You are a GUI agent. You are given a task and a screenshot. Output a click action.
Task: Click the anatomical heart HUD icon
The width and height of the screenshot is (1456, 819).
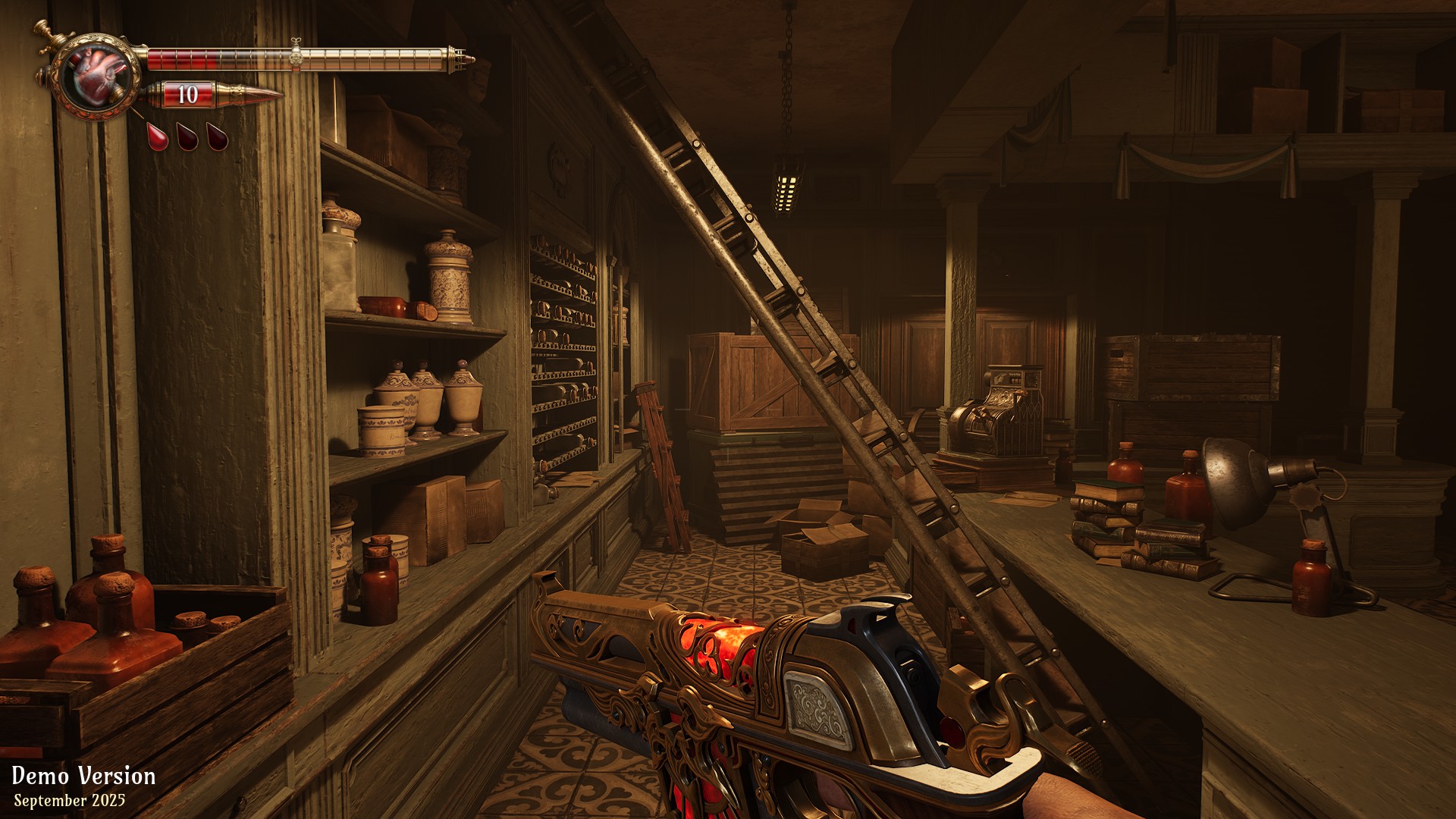click(96, 75)
